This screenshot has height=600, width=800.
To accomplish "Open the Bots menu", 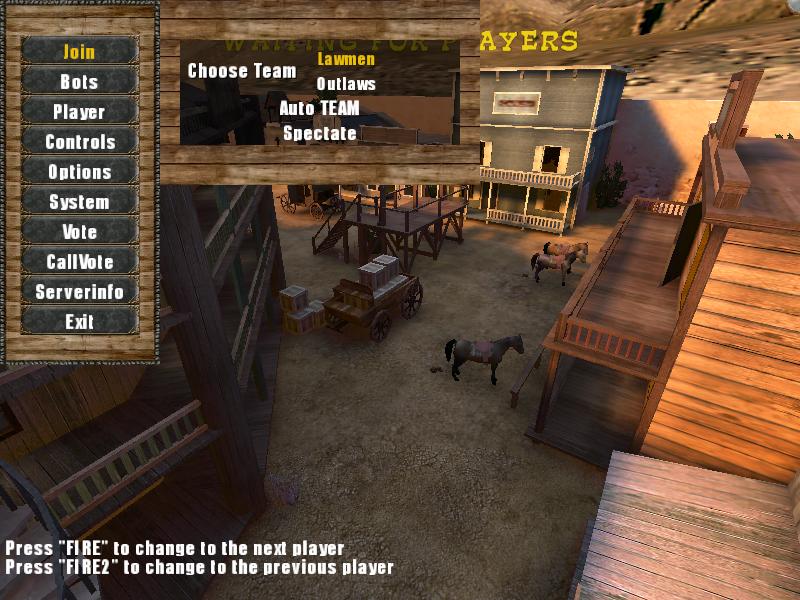I will click(x=79, y=81).
